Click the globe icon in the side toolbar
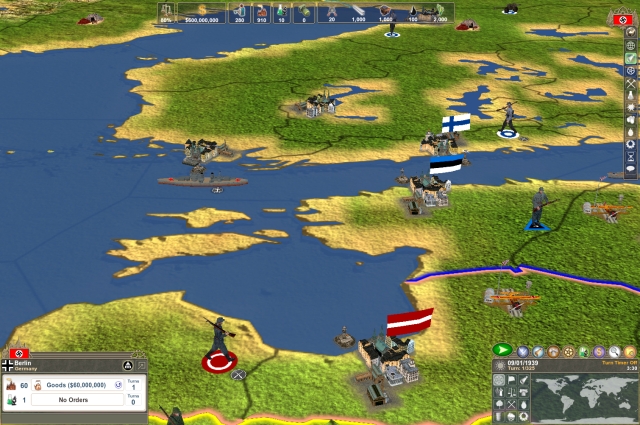The width and height of the screenshot is (640, 425). tap(631, 45)
